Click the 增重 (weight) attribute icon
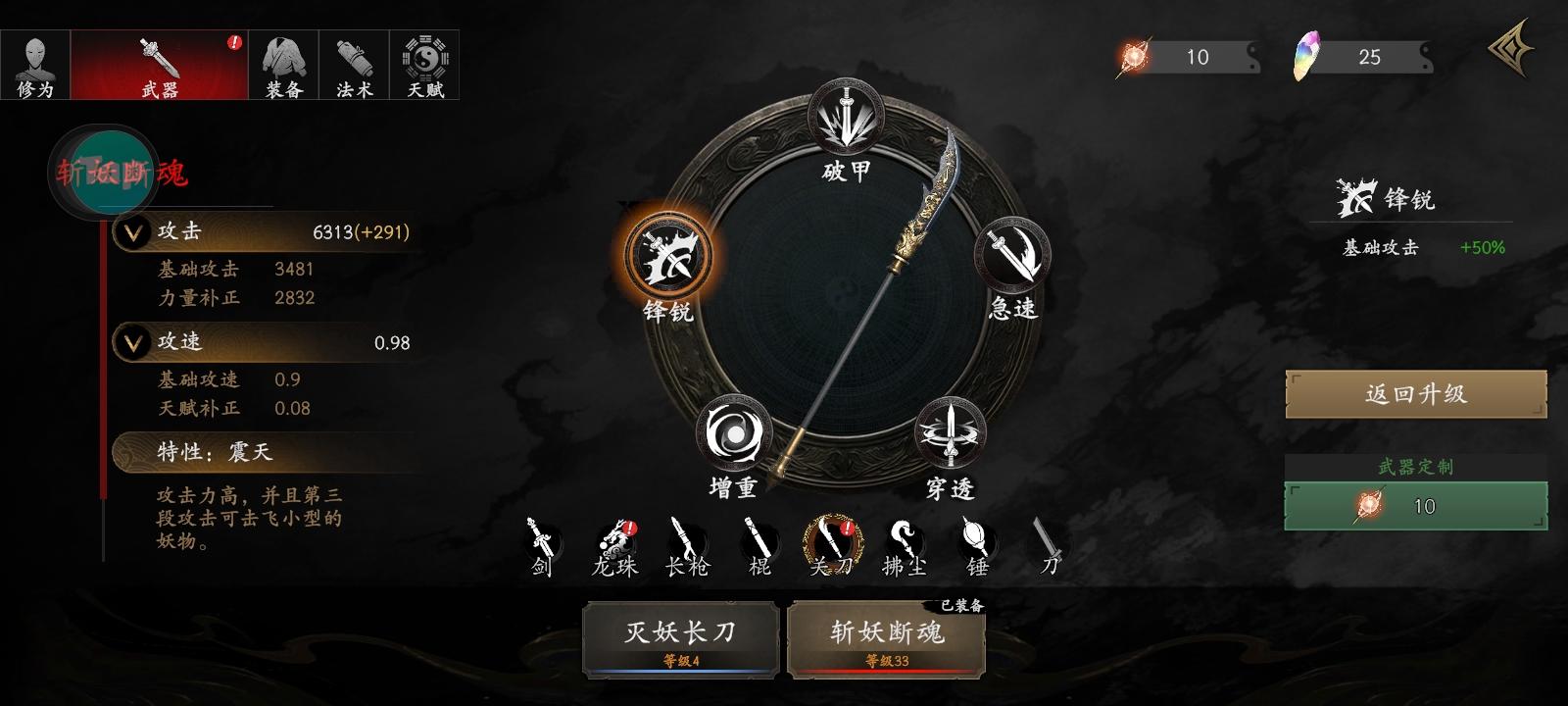 [731, 431]
